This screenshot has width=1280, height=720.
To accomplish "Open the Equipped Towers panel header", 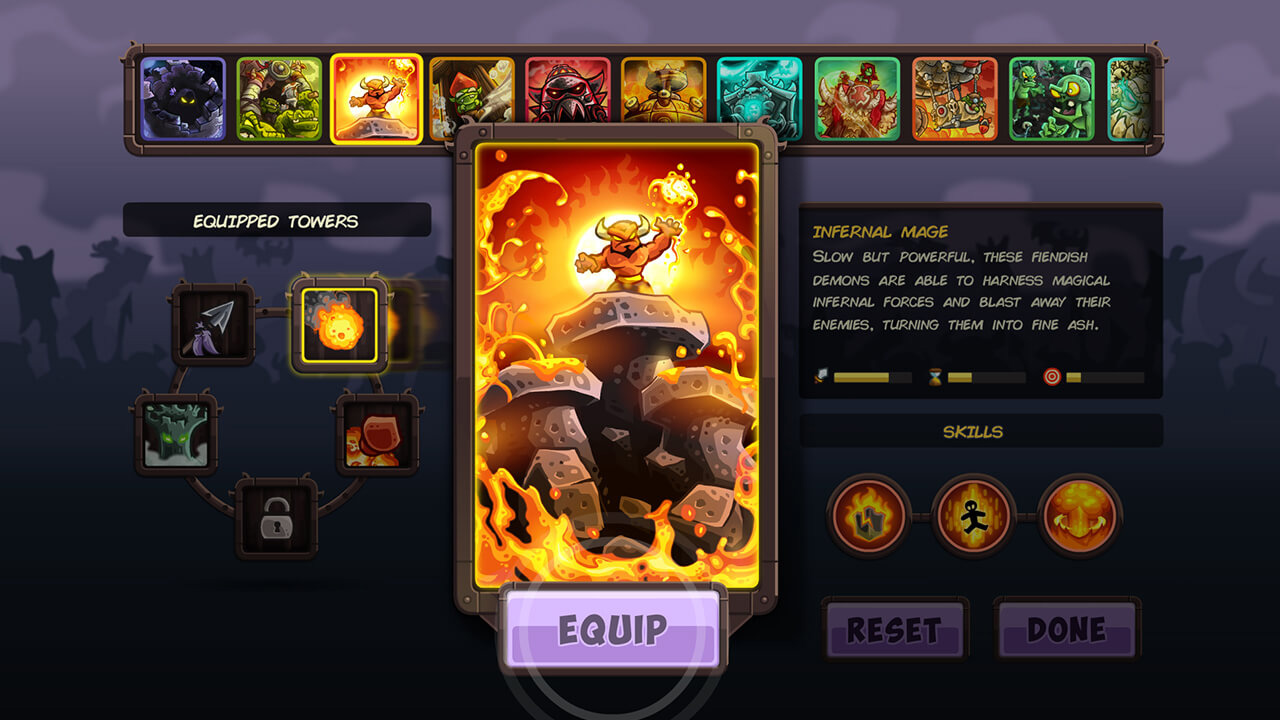I will pyautogui.click(x=278, y=221).
